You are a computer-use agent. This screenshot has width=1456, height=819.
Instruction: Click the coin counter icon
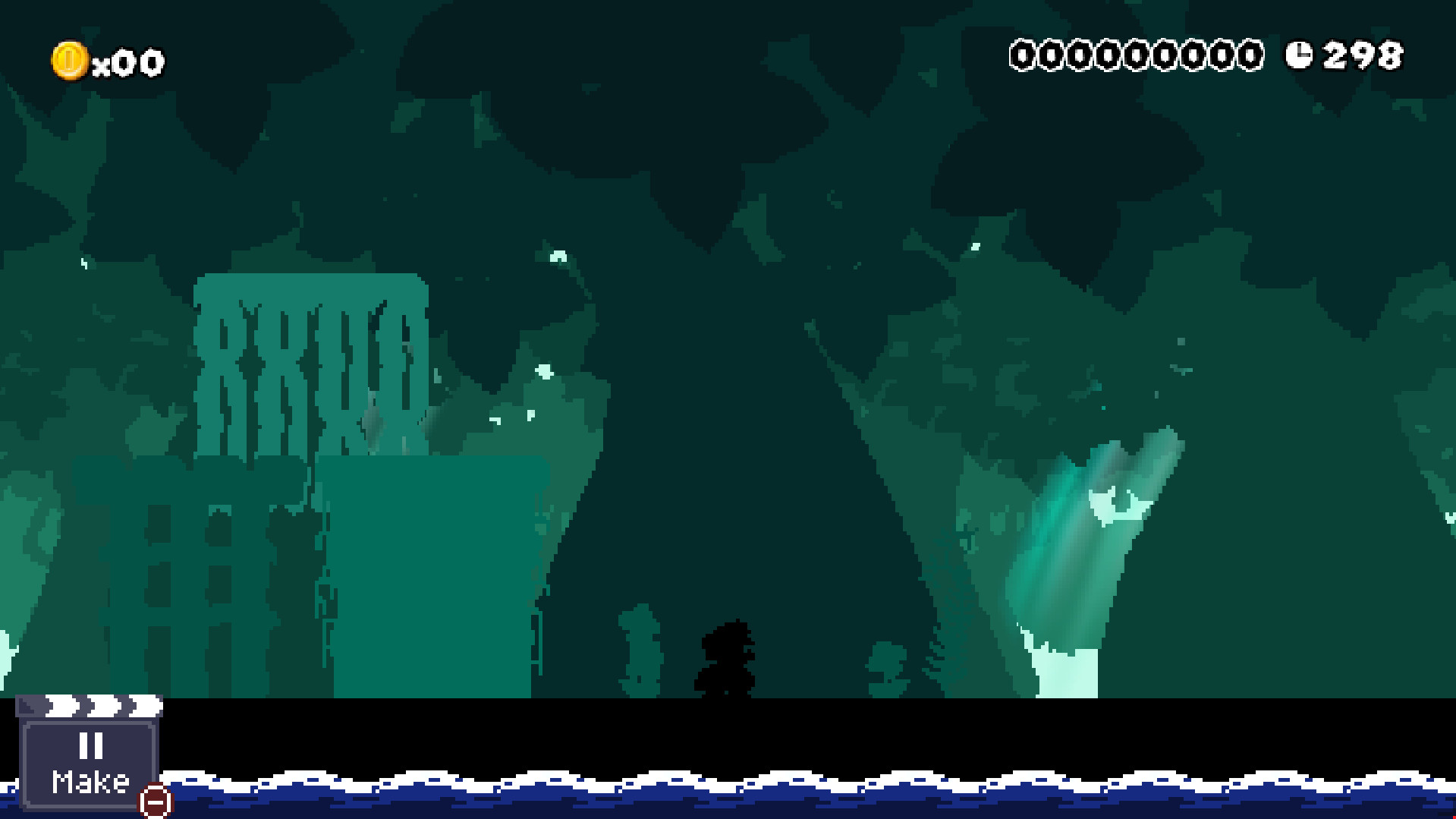71,60
